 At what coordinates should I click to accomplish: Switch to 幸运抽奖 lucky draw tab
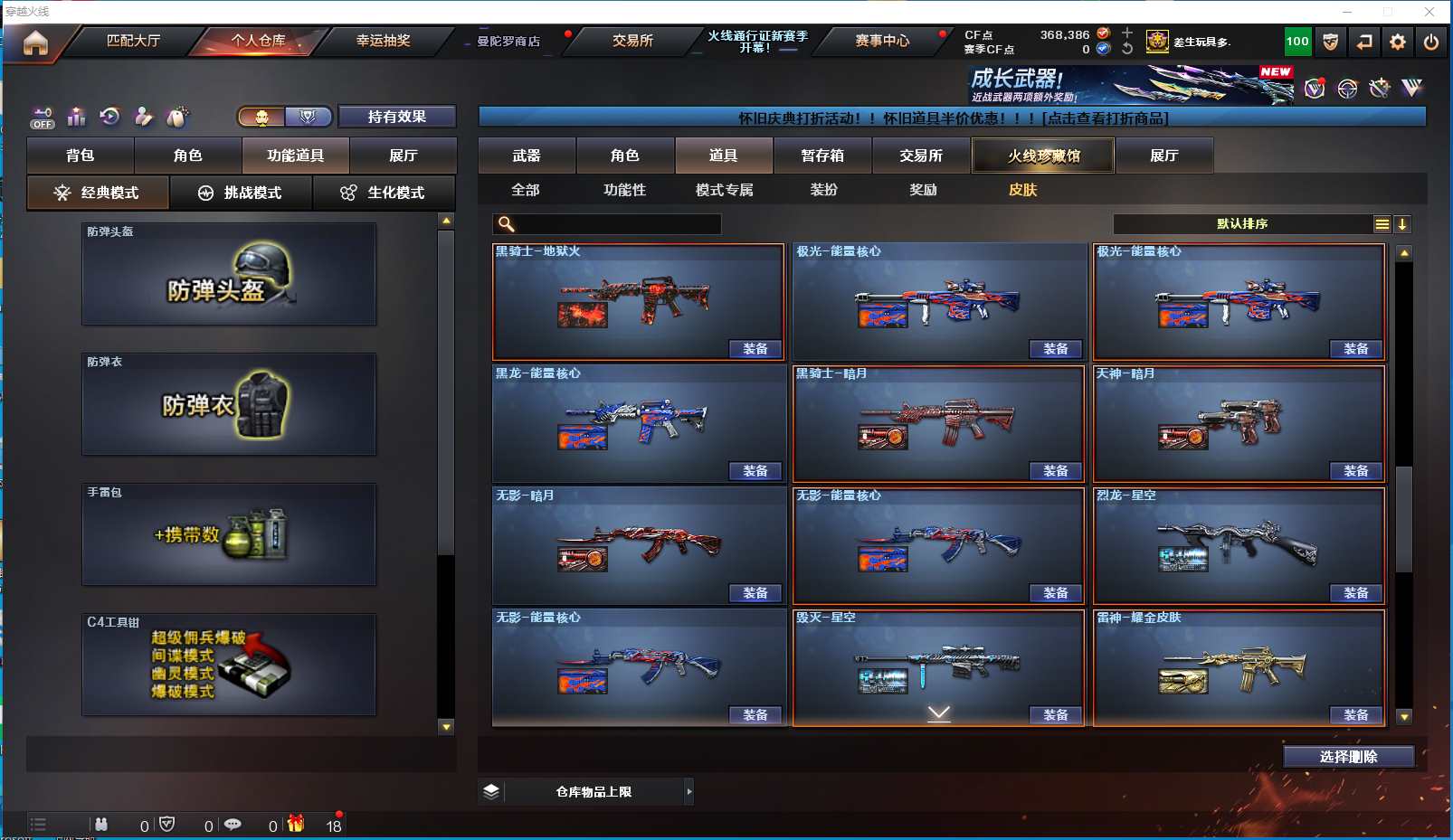[383, 41]
